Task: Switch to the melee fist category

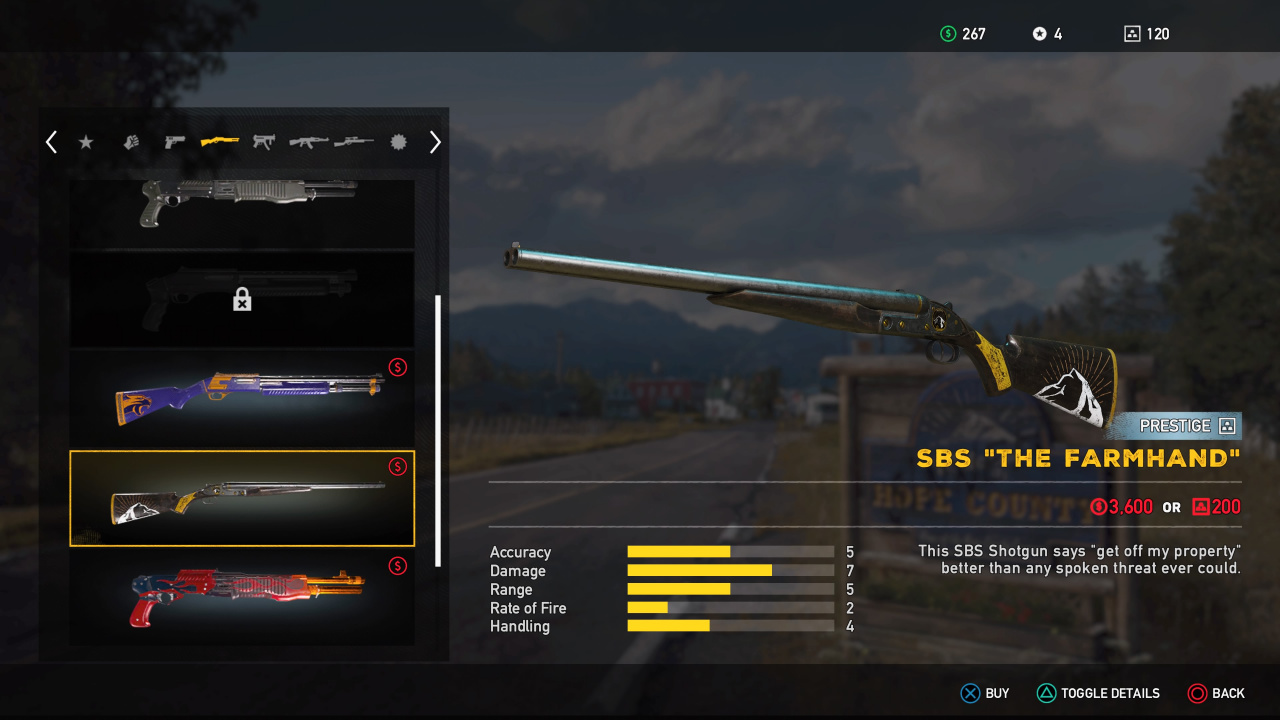Action: click(x=131, y=143)
